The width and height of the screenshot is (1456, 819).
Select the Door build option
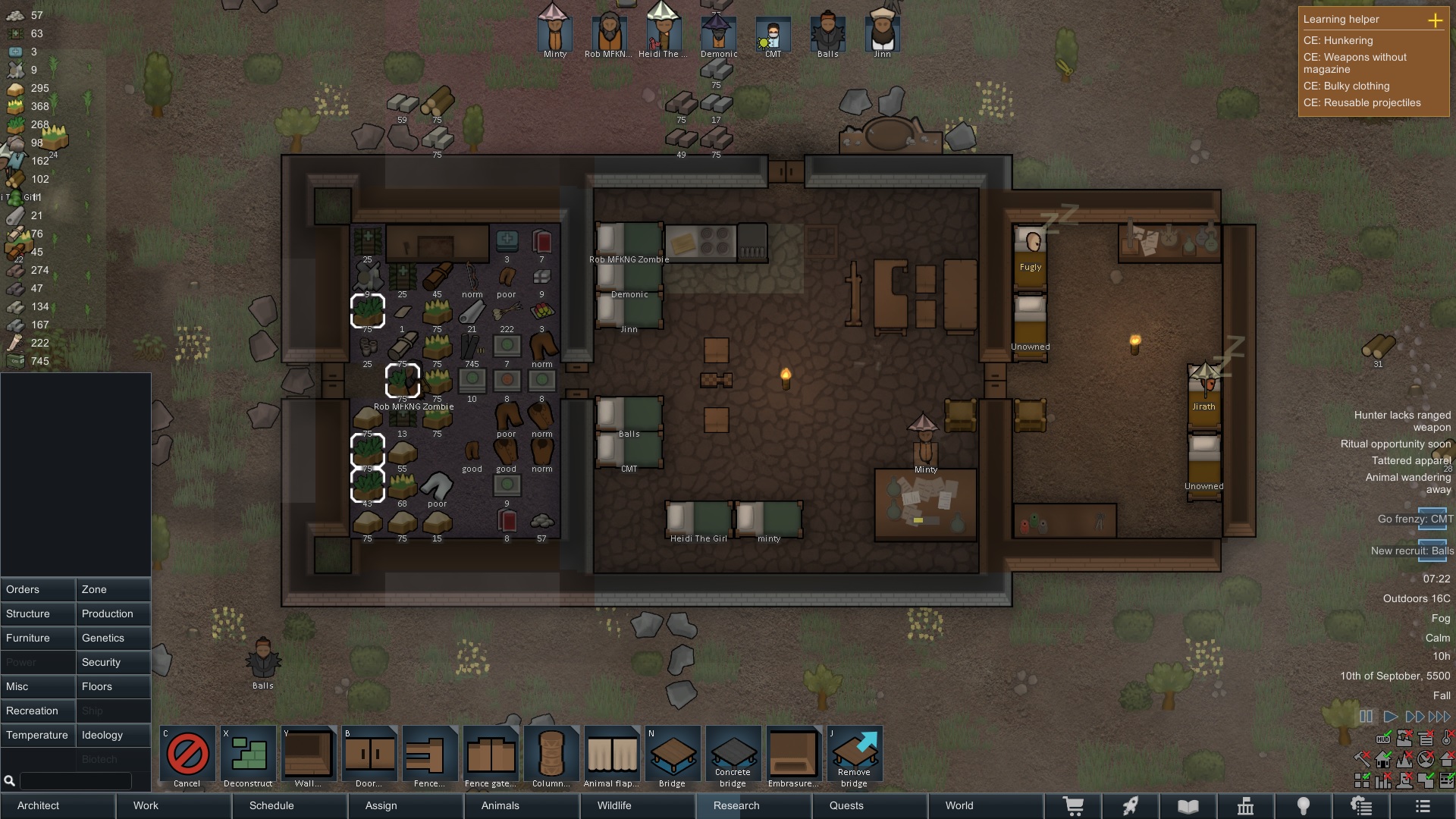pos(369,756)
